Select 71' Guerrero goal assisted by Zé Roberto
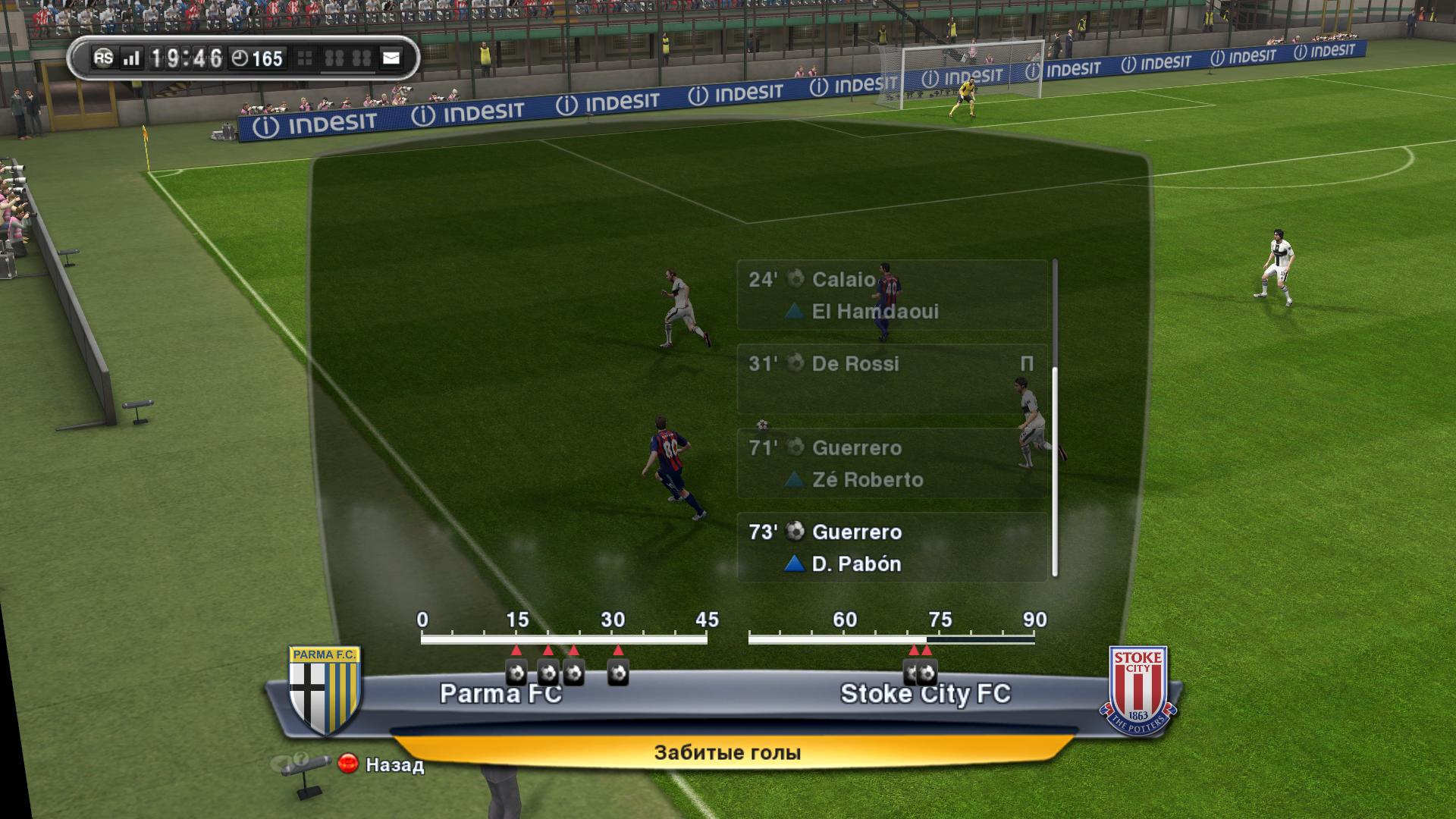The image size is (1456, 819). [892, 463]
